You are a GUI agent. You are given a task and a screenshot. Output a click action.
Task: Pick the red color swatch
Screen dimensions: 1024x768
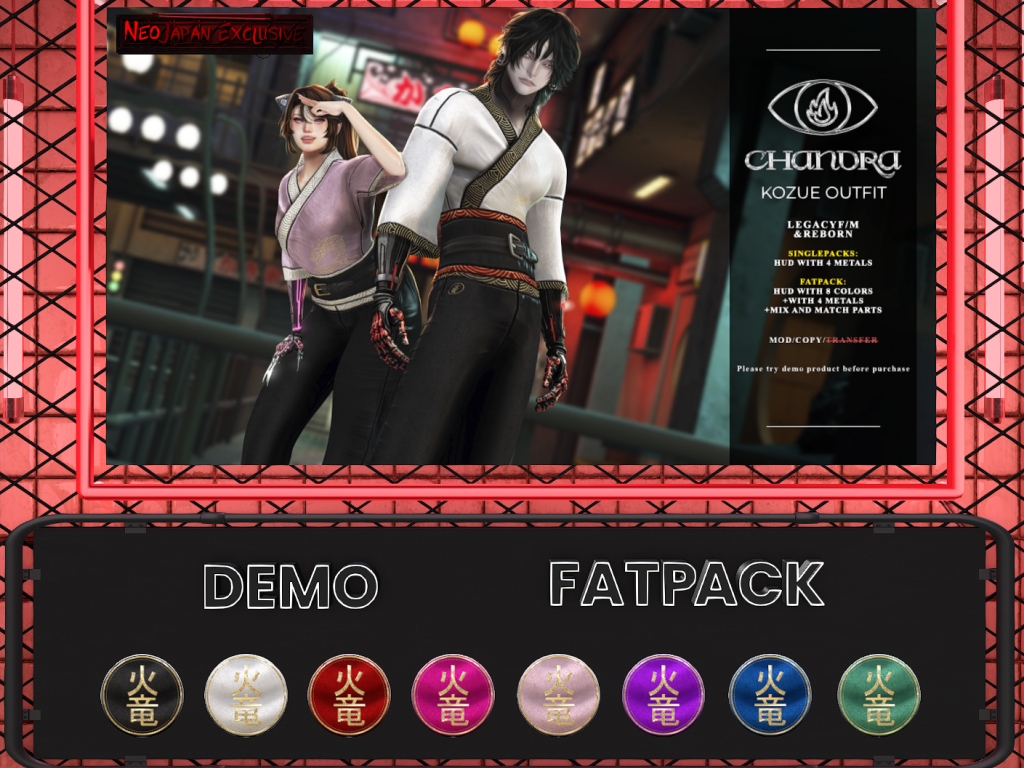349,695
